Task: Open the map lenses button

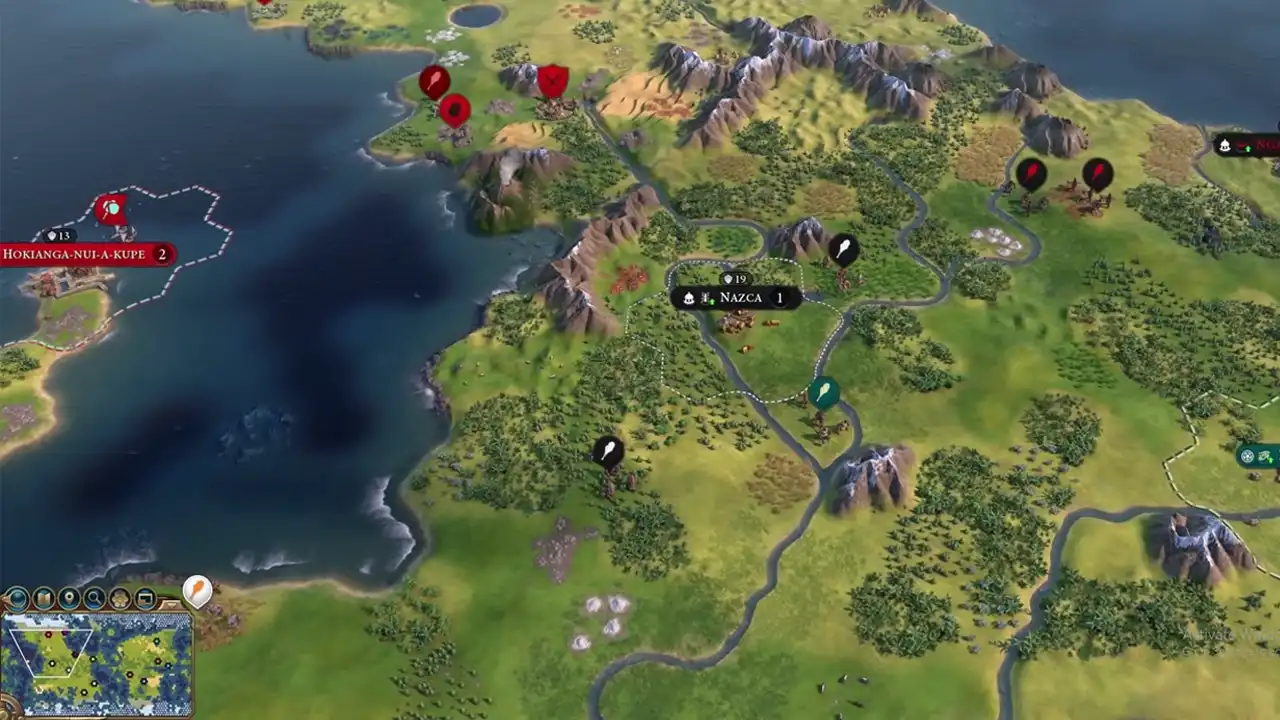Action: coord(44,599)
